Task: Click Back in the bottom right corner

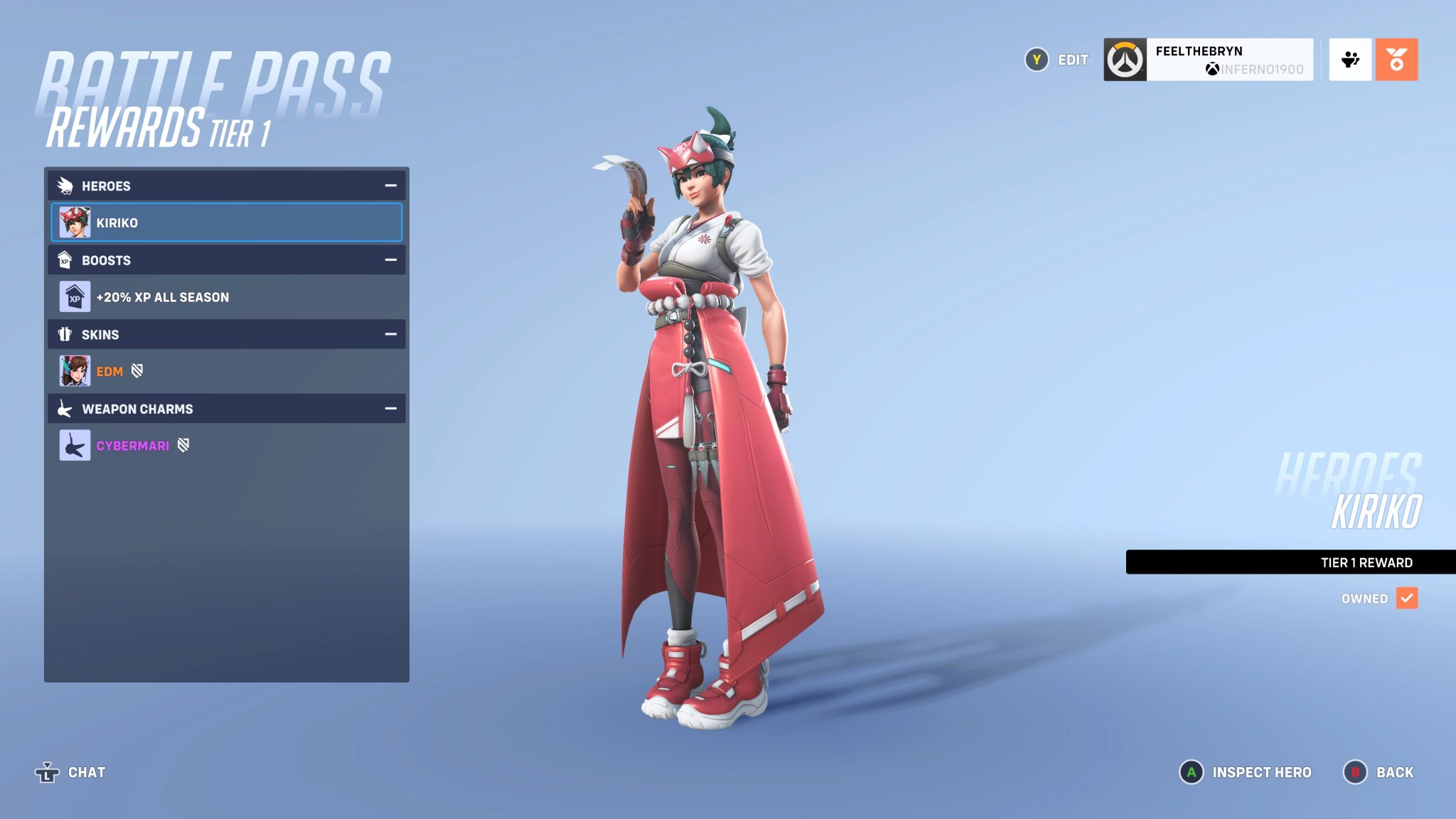Action: pos(1395,772)
